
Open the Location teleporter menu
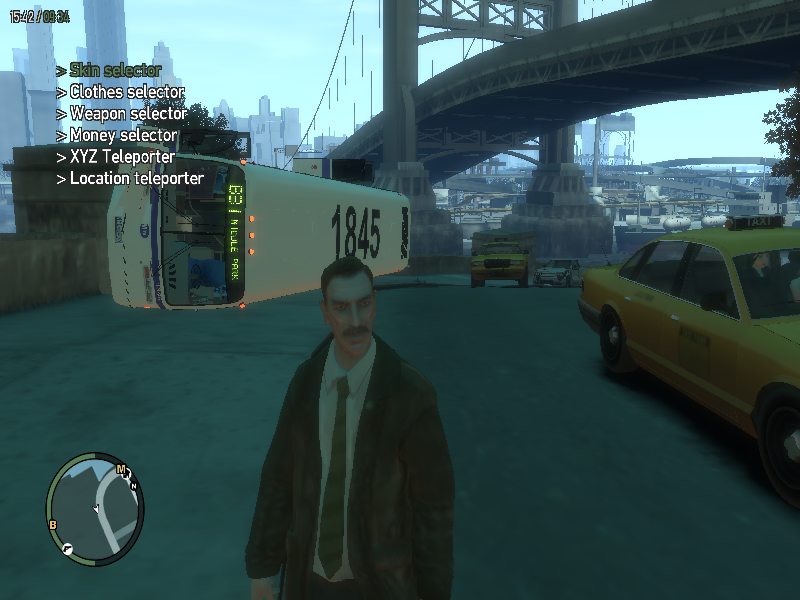[x=136, y=179]
